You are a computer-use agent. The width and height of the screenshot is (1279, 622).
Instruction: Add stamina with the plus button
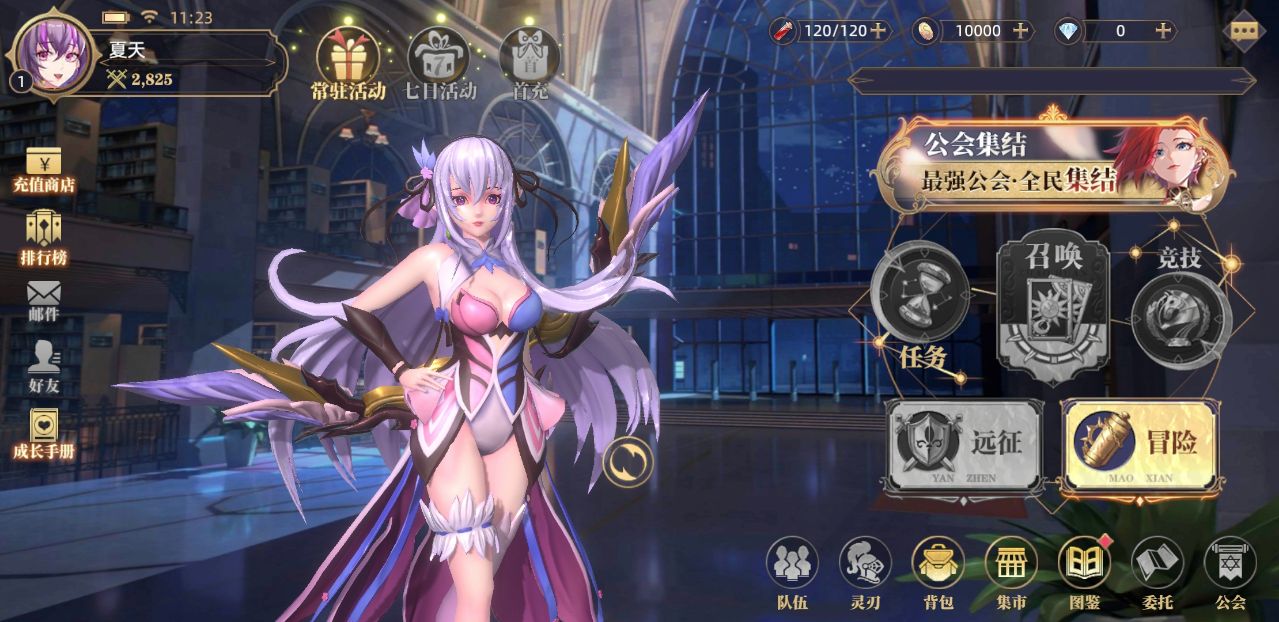click(x=878, y=30)
